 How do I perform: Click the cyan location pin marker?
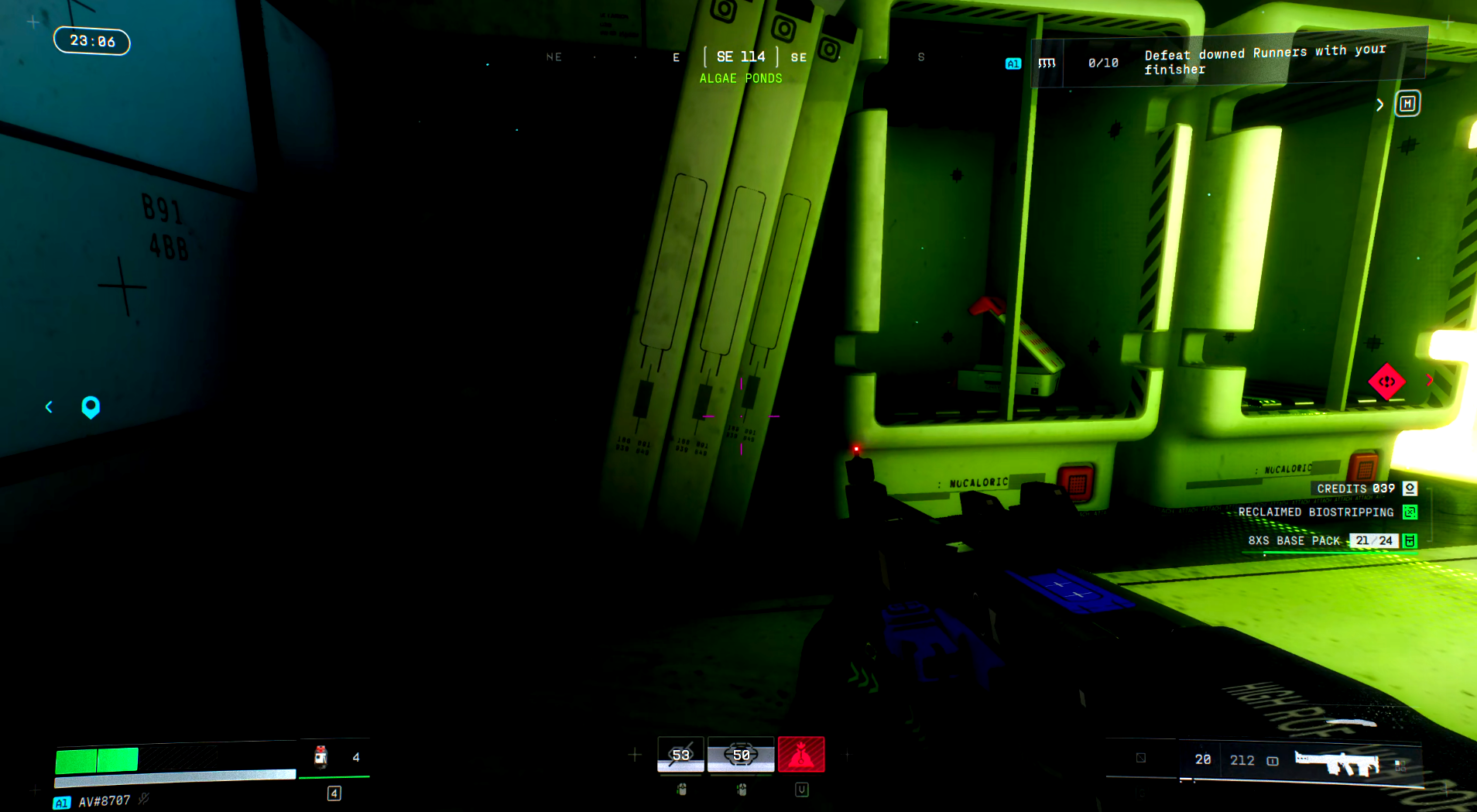[91, 407]
